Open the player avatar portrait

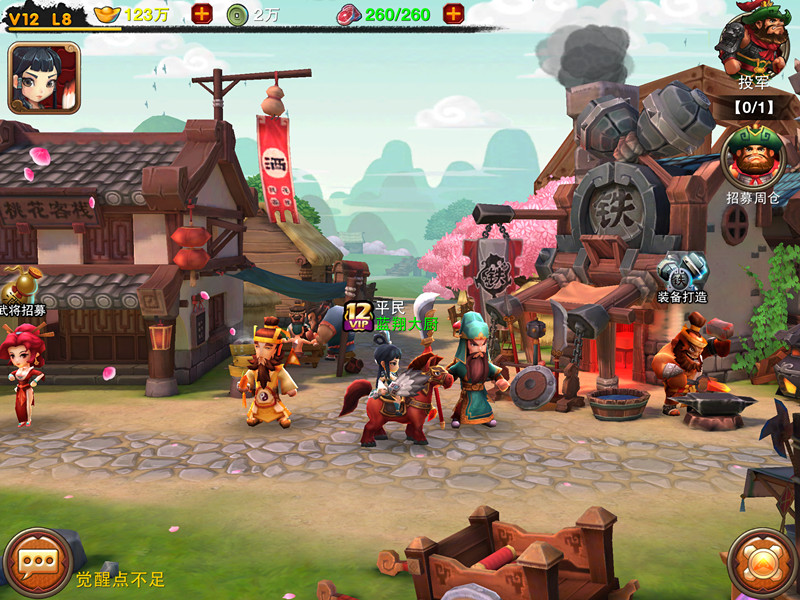click(x=43, y=77)
